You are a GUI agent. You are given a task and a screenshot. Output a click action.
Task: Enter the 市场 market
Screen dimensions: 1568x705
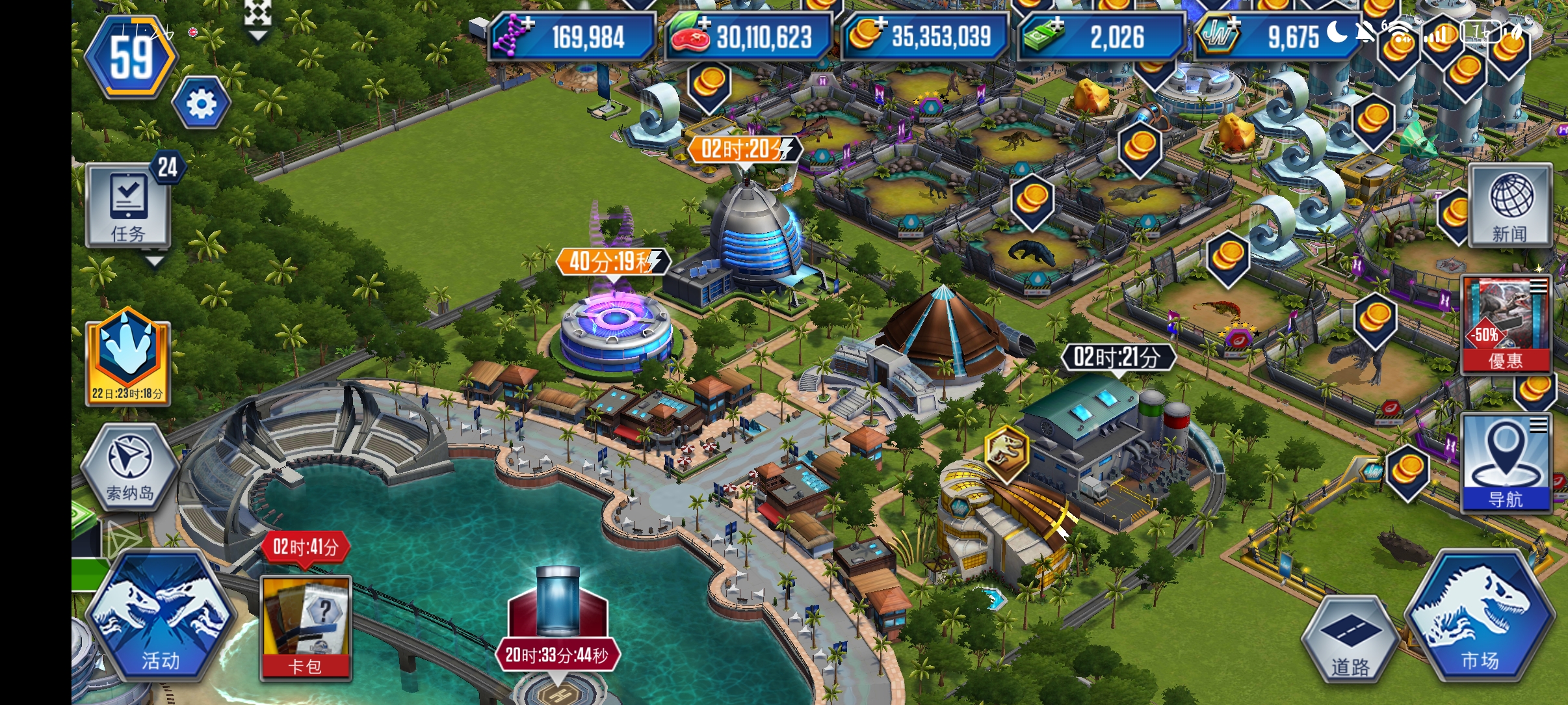click(1480, 617)
